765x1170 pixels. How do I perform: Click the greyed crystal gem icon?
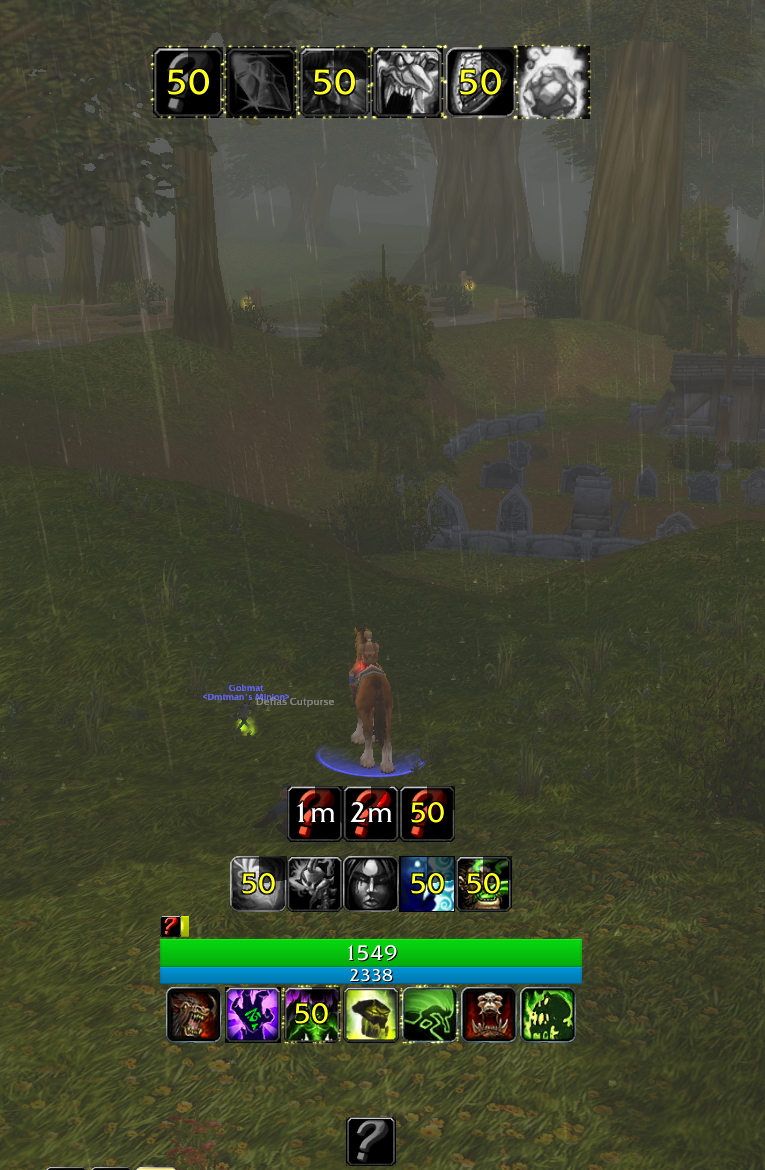[261, 82]
